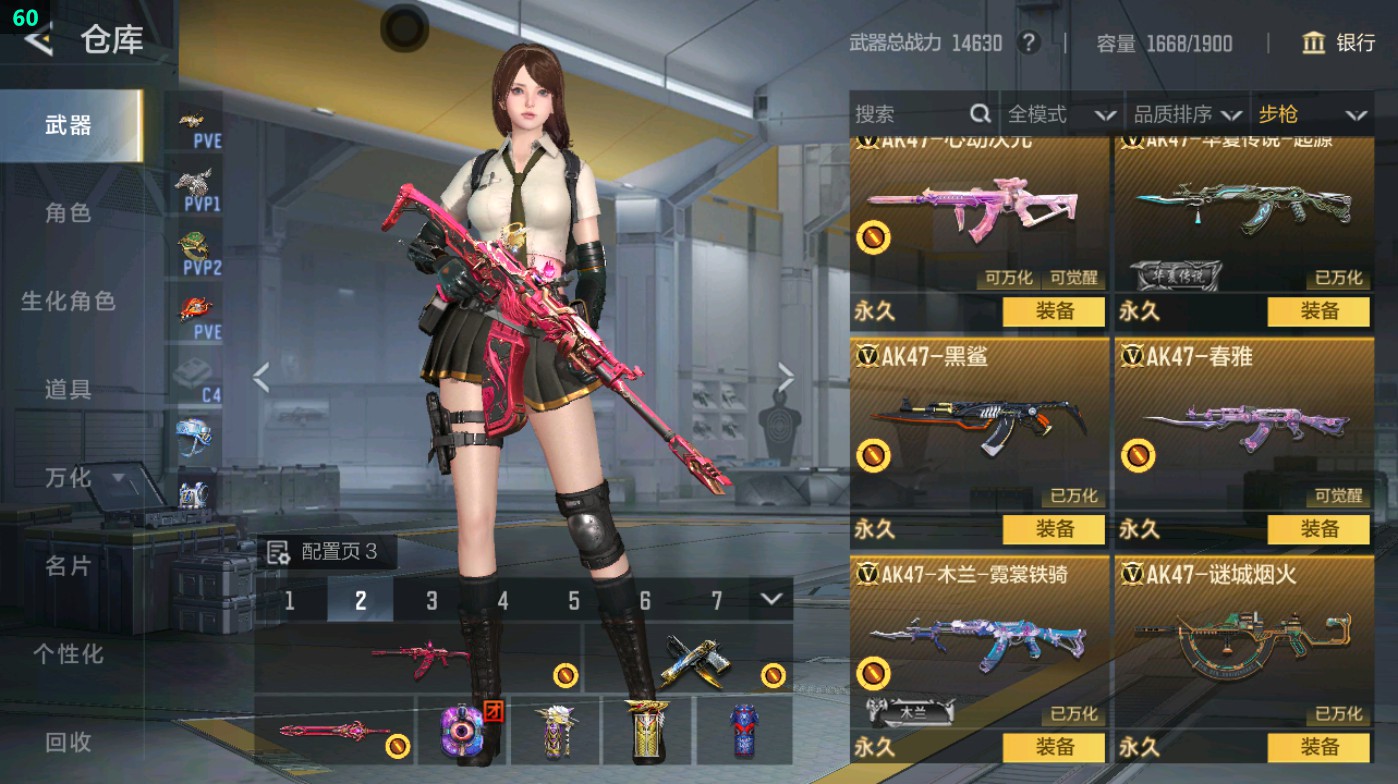1398x784 pixels.
Task: Switch to loadout page 5
Action: click(574, 600)
